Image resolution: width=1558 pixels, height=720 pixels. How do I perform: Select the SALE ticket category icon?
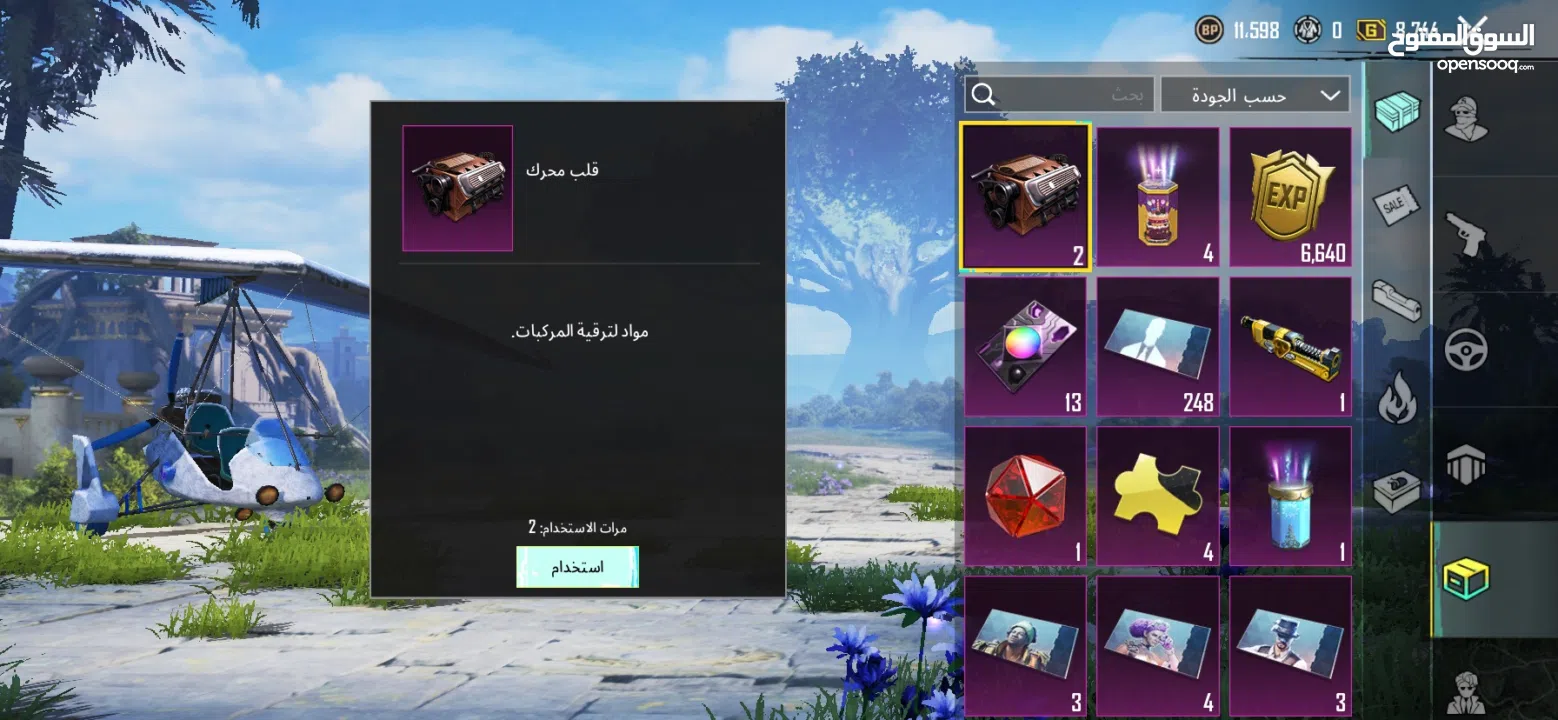tap(1397, 205)
